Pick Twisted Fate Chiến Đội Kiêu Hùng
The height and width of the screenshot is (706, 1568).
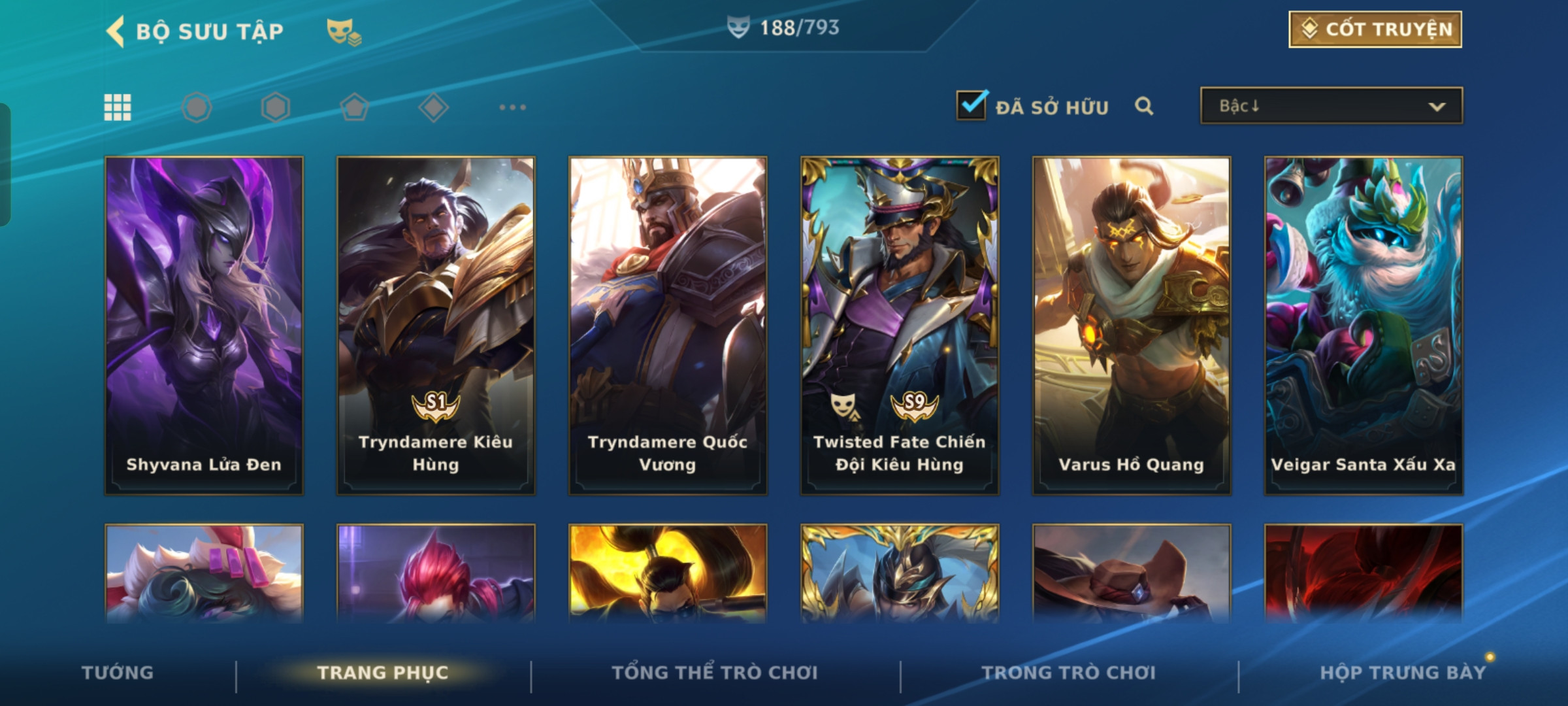[x=900, y=325]
